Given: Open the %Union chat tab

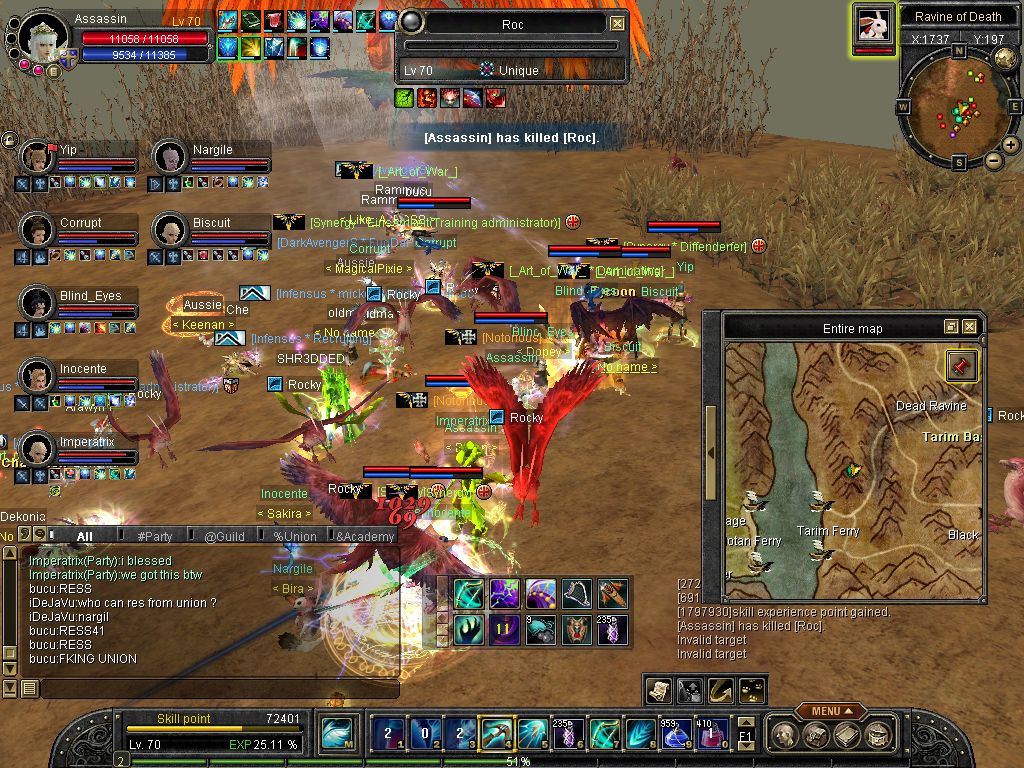Looking at the screenshot, I should click(294, 537).
